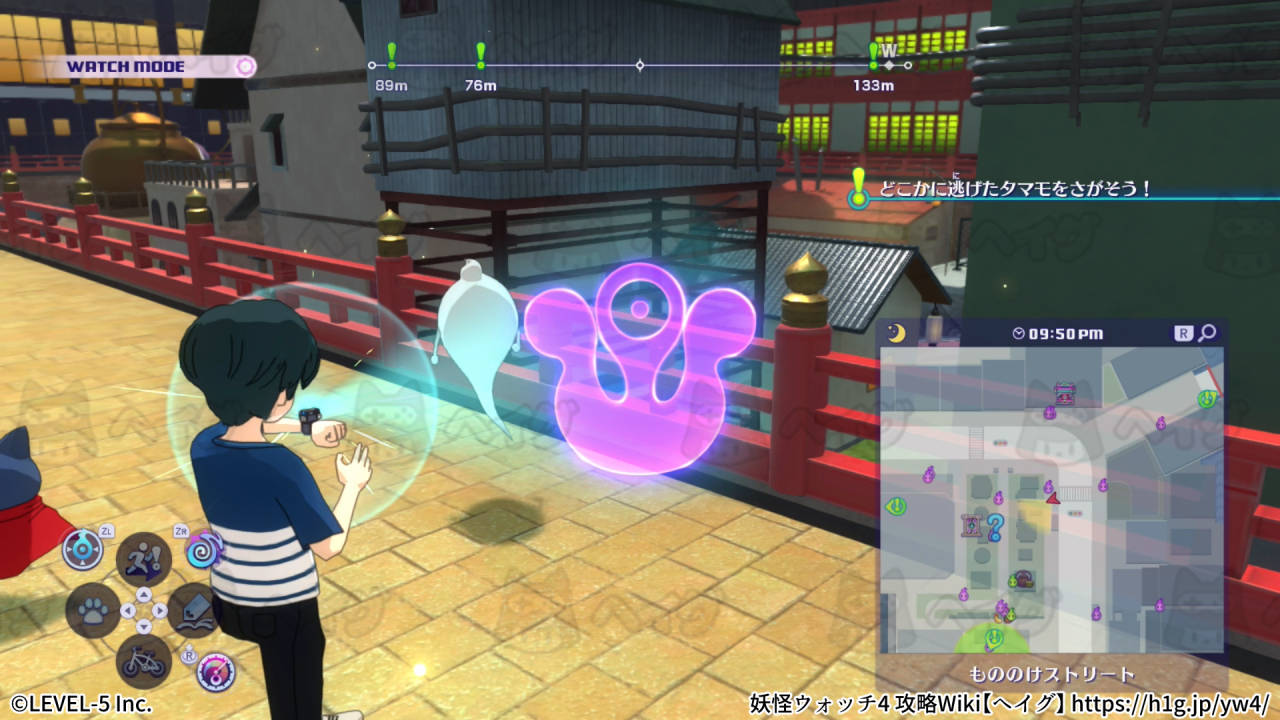The image size is (1280, 720).
Task: Open the paw print shortcut
Action: point(93,610)
